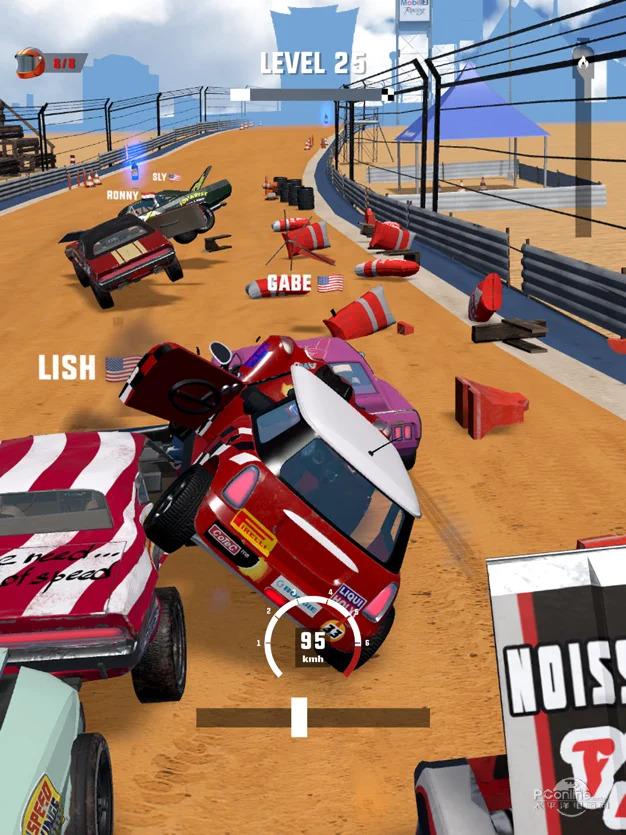Select the red helmet position icon
This screenshot has width=626, height=835.
point(29,63)
